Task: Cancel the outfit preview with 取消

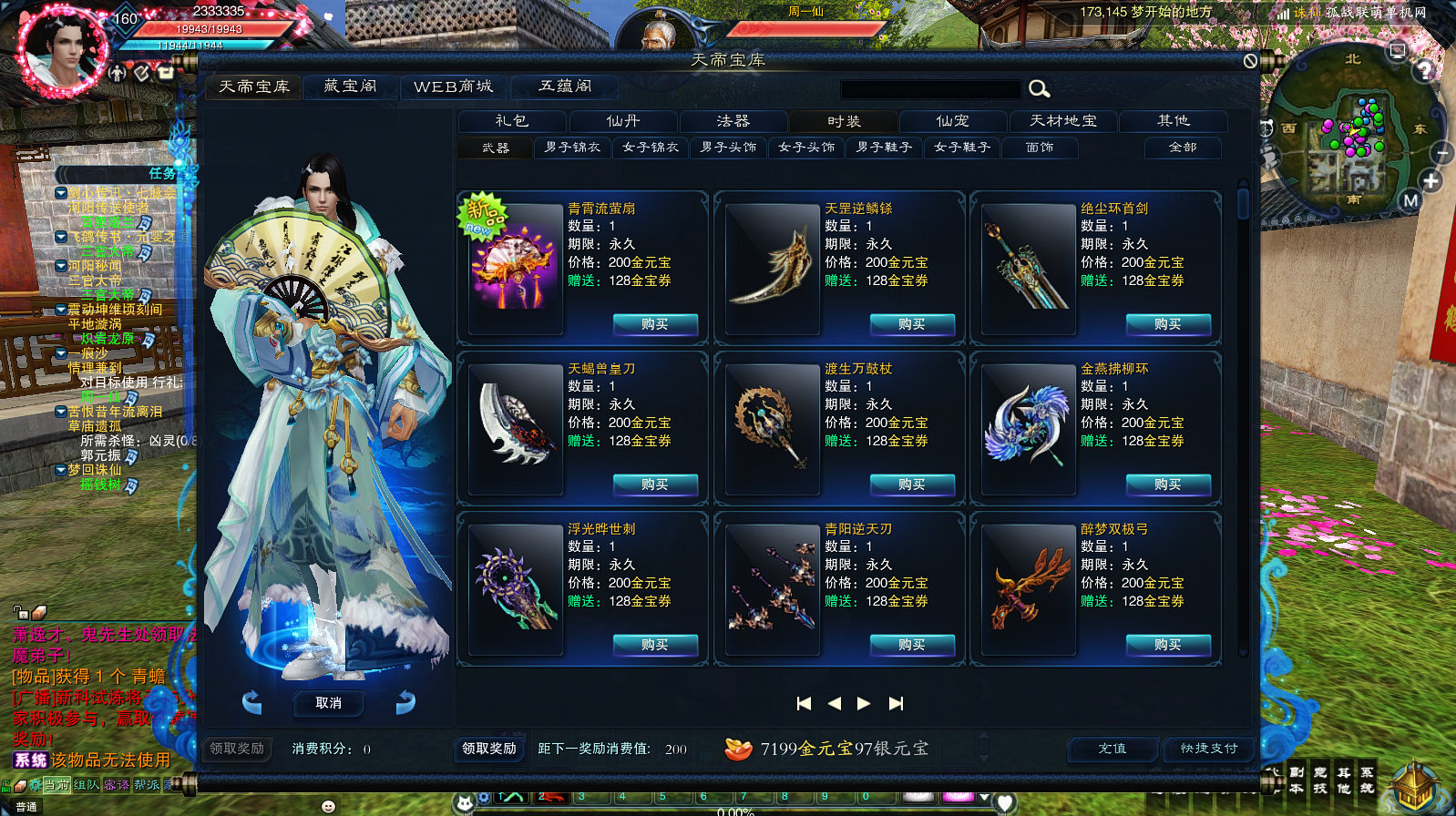Action: pyautogui.click(x=329, y=703)
